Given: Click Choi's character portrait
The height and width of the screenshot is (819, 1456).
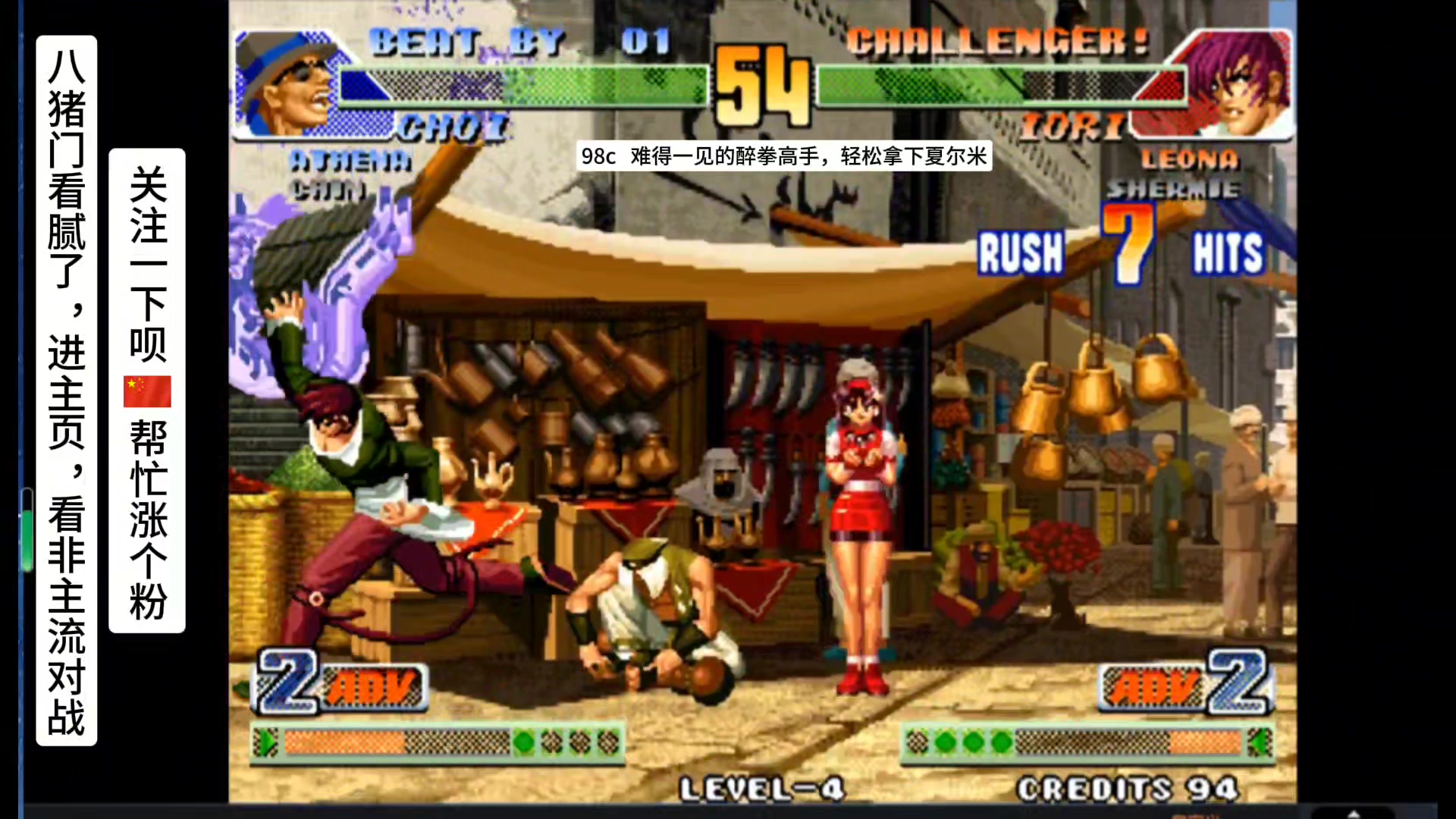Looking at the screenshot, I should click(287, 83).
